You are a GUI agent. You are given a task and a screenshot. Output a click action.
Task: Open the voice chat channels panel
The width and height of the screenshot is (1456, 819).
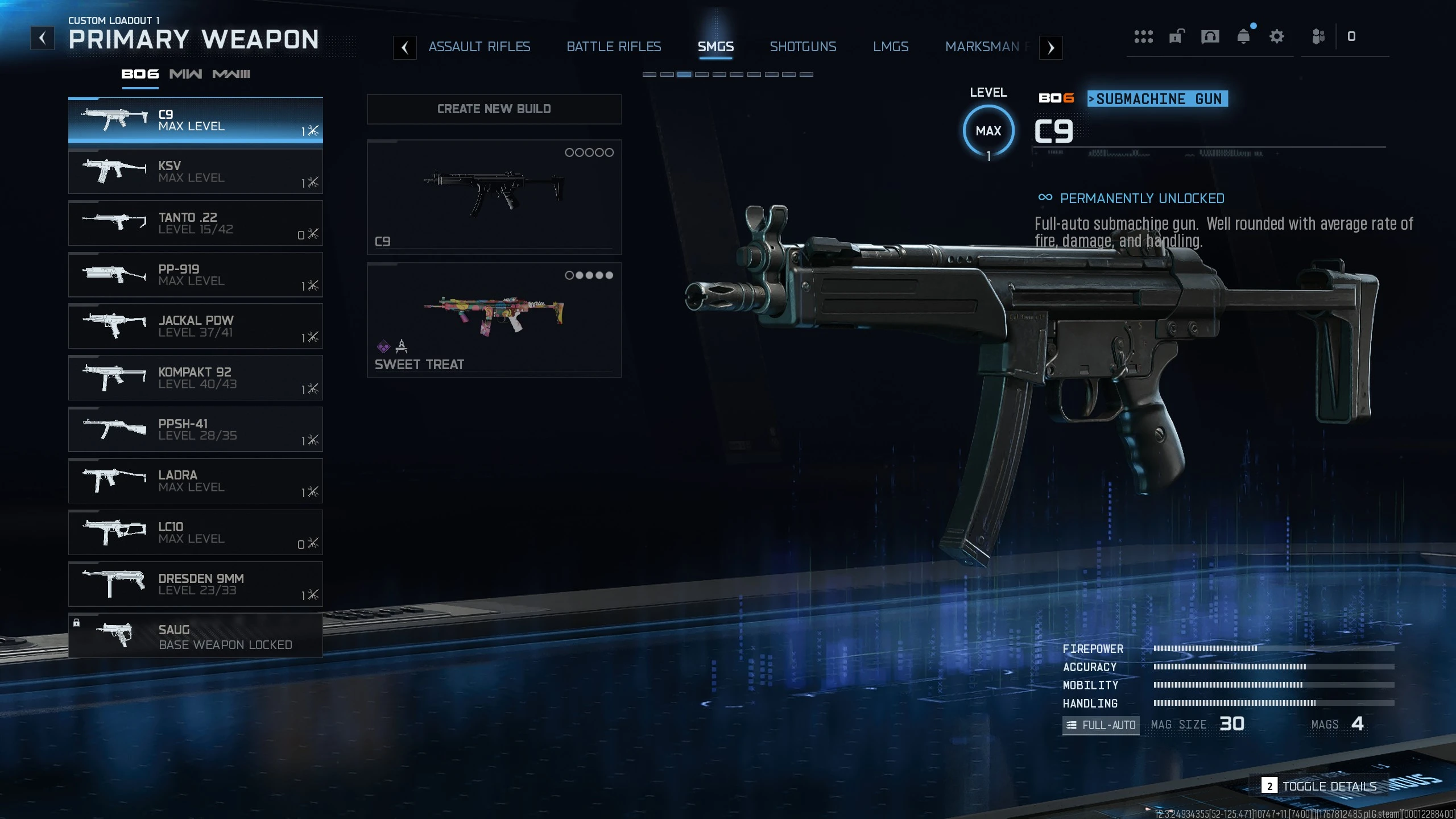coord(1210,37)
